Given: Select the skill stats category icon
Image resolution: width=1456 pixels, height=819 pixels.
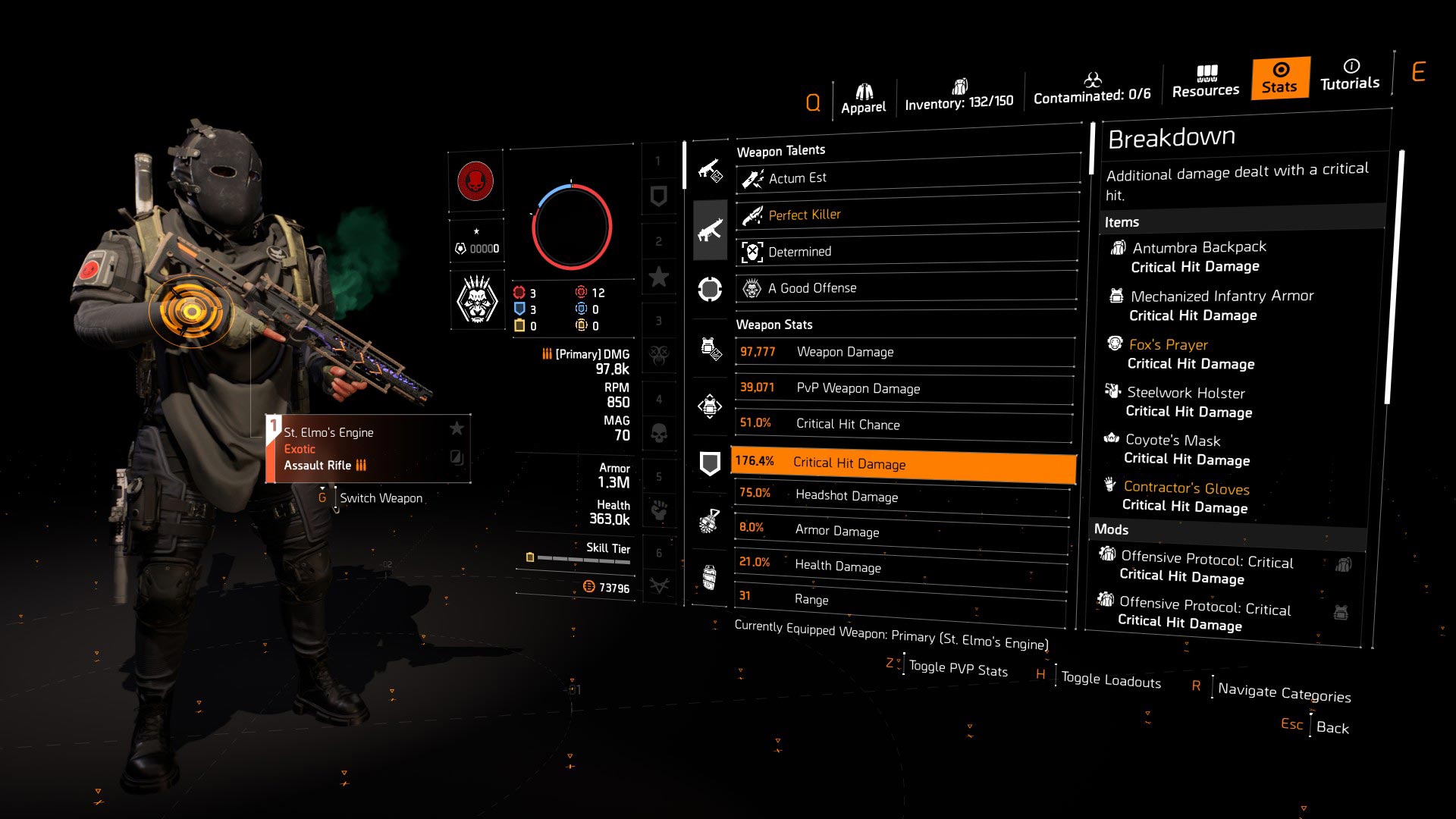Looking at the screenshot, I should [710, 289].
